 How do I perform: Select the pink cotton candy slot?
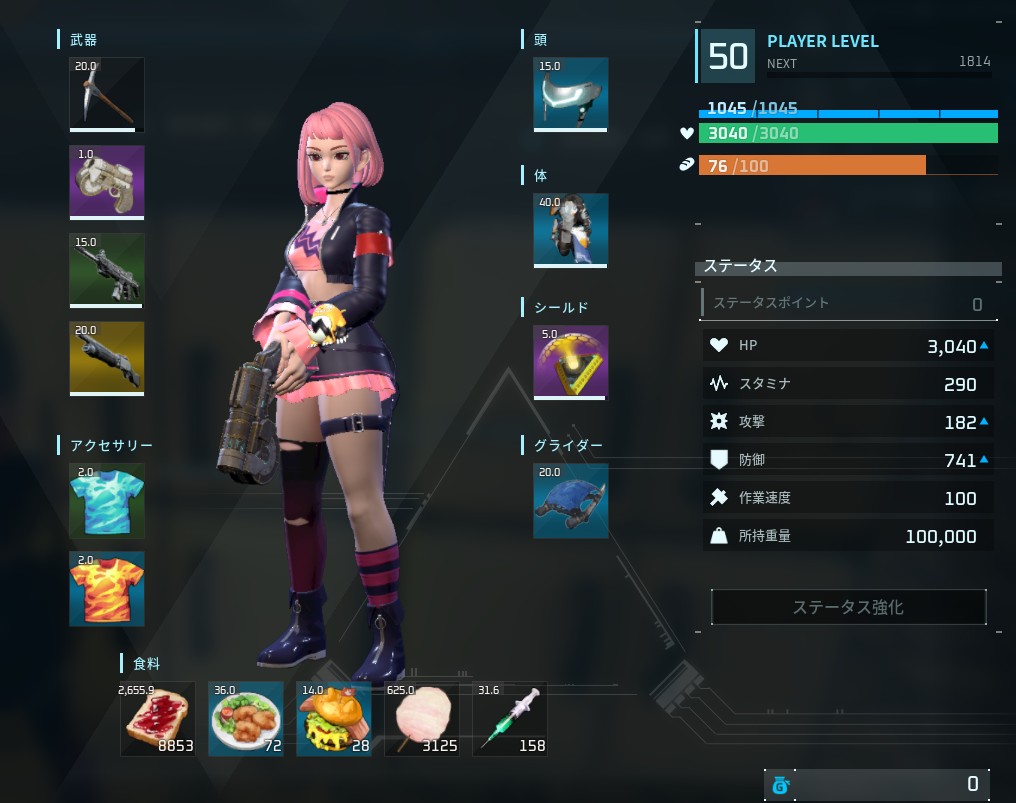click(421, 719)
